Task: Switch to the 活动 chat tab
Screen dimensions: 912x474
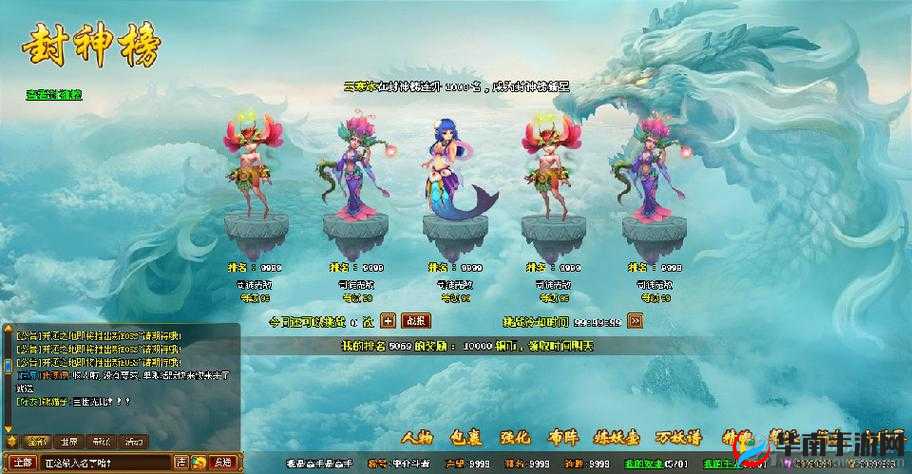Action: 133,441
